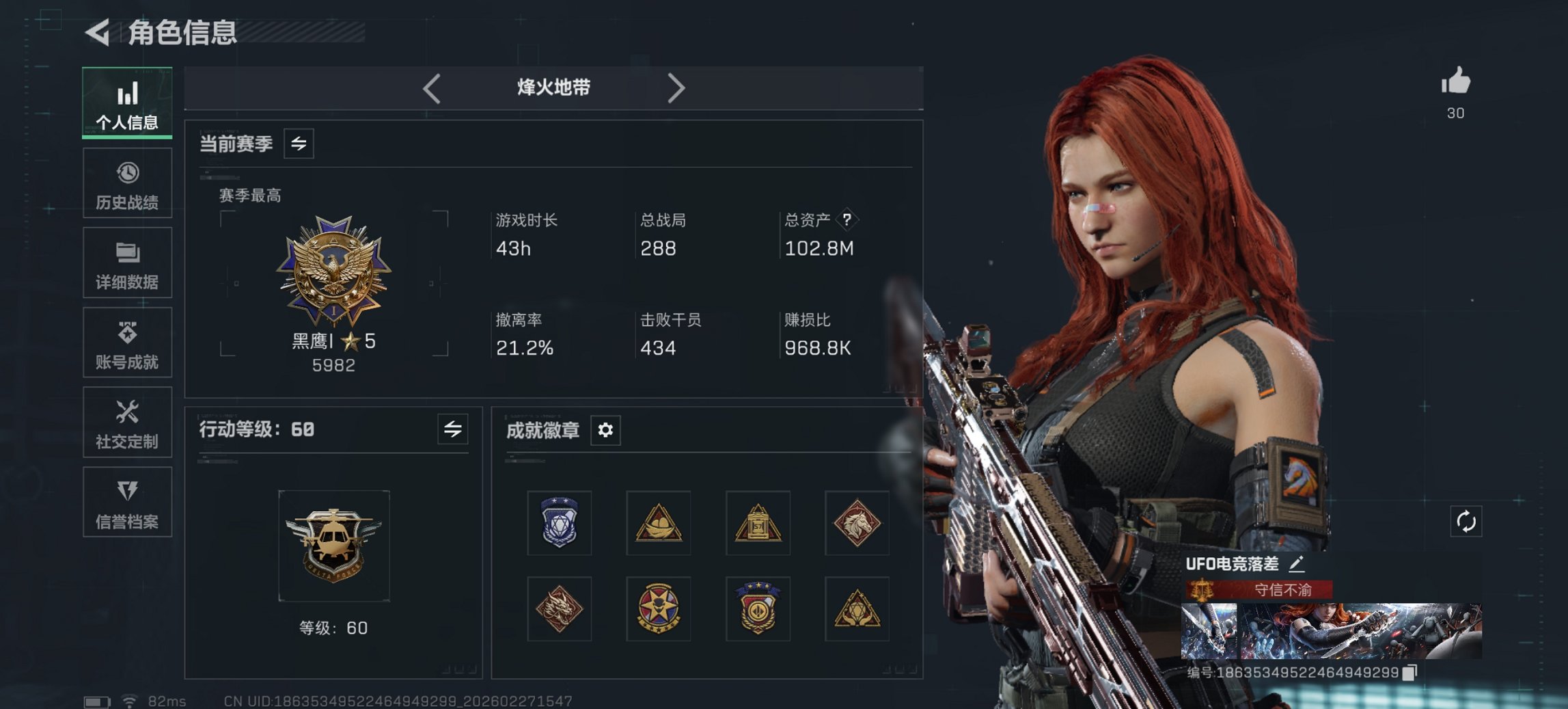Click the right arrow beside 烽火地带
Viewport: 1568px width, 709px height.
tap(677, 88)
